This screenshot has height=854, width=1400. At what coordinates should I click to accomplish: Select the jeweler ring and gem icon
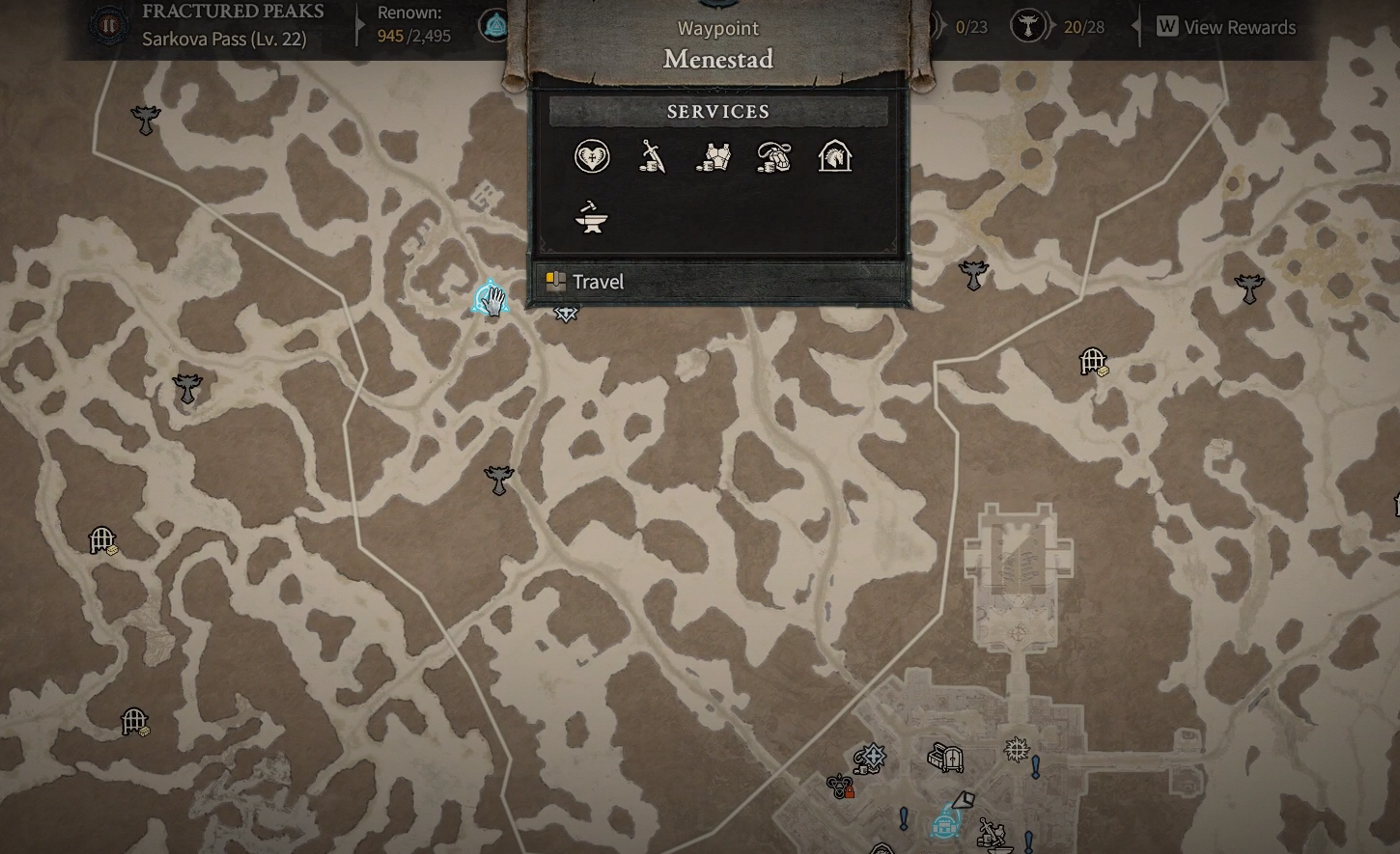pos(774,156)
